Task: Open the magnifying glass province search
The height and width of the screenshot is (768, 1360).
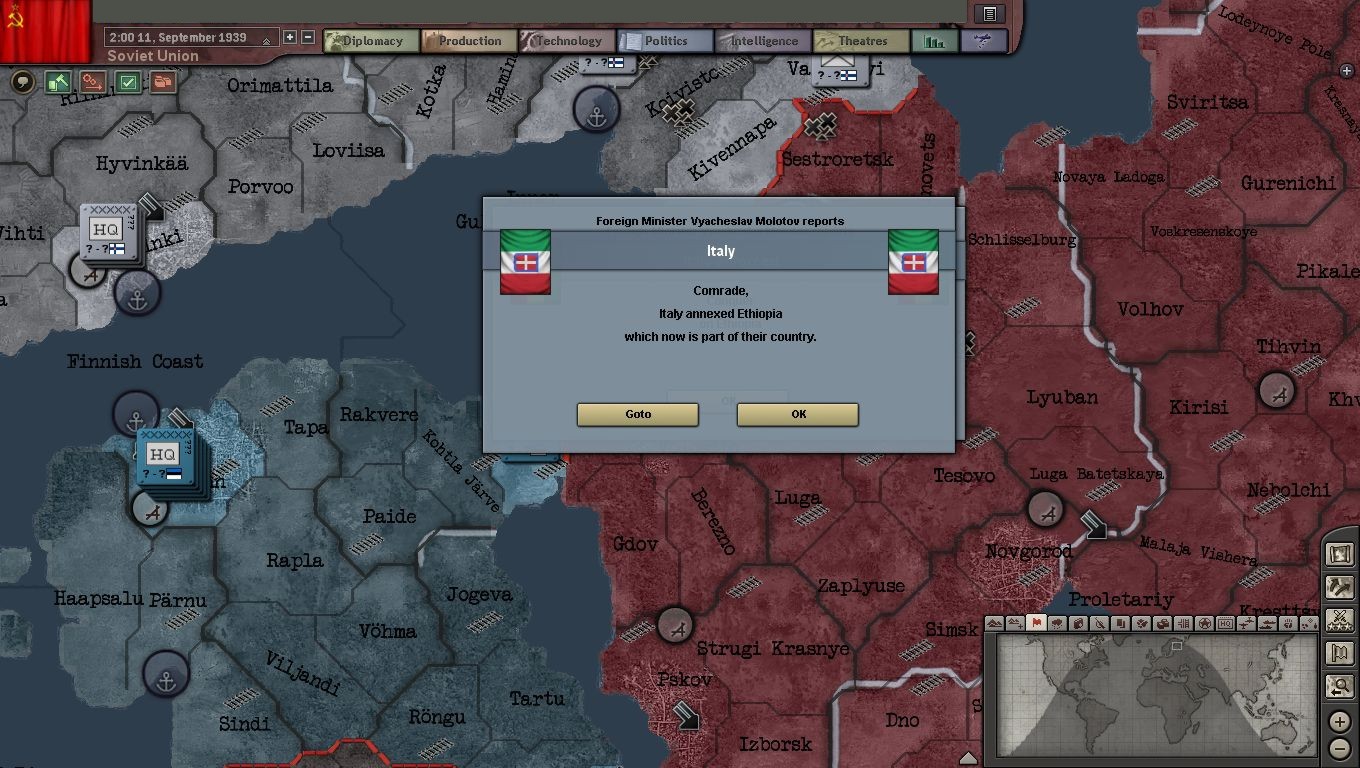Action: pyautogui.click(x=1339, y=686)
